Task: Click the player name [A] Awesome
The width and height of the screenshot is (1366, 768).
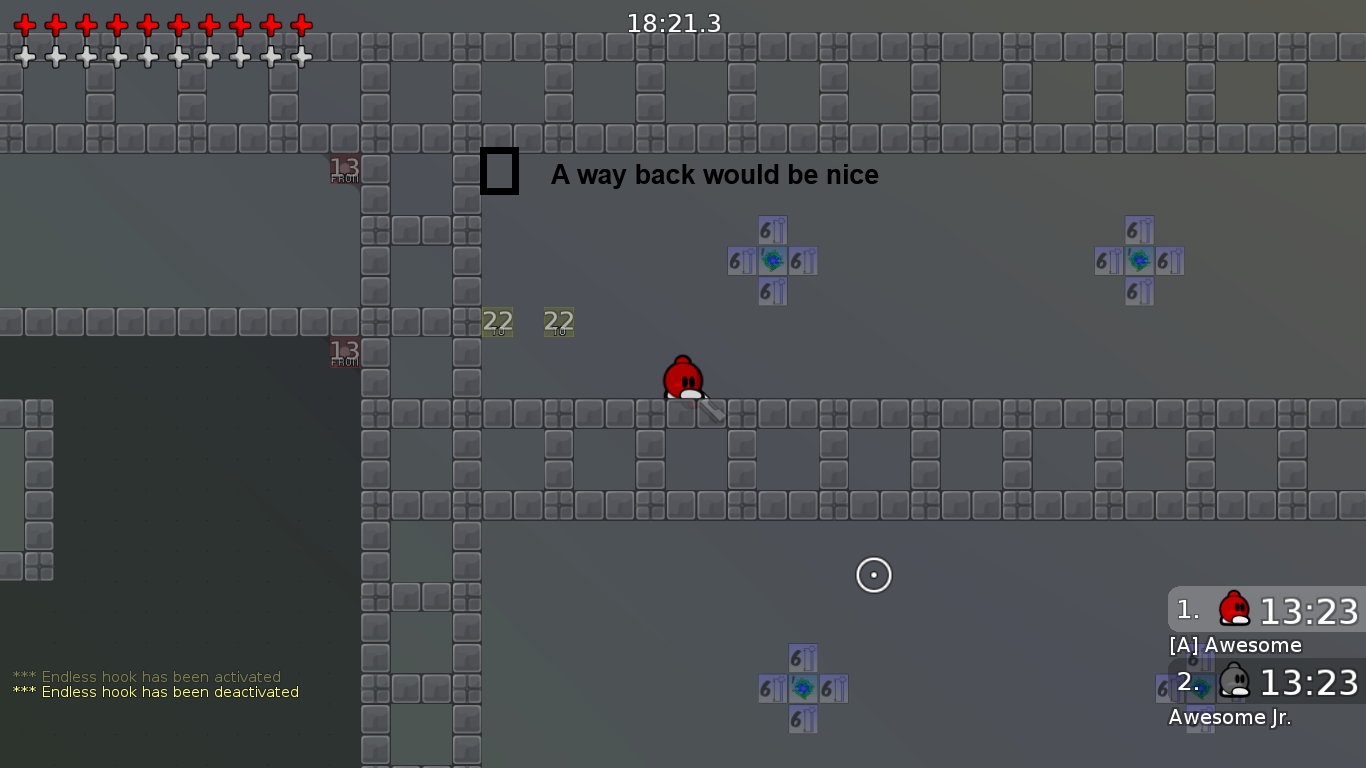Action: [1236, 645]
